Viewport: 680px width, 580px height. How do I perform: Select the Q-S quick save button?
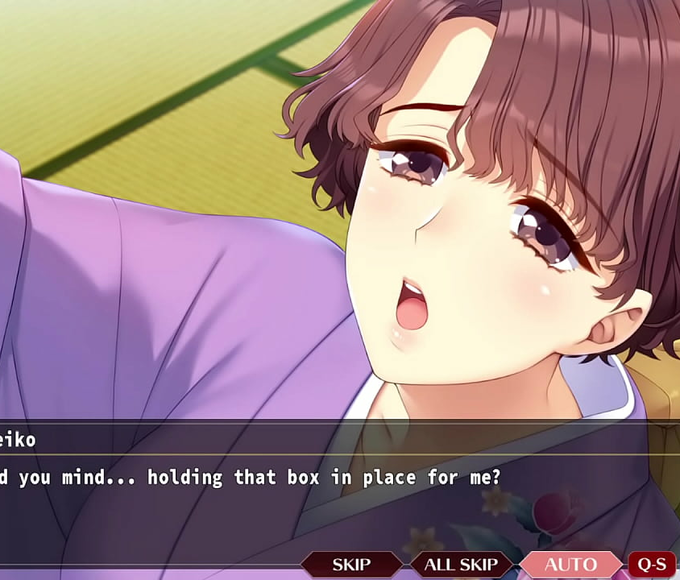651,565
